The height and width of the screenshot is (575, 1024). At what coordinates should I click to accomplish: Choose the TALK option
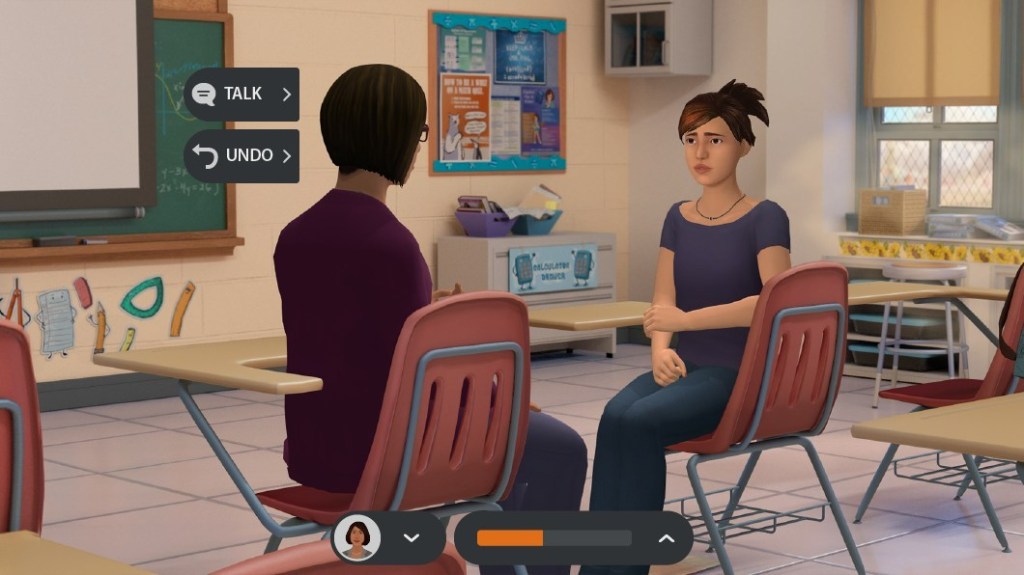click(x=241, y=94)
